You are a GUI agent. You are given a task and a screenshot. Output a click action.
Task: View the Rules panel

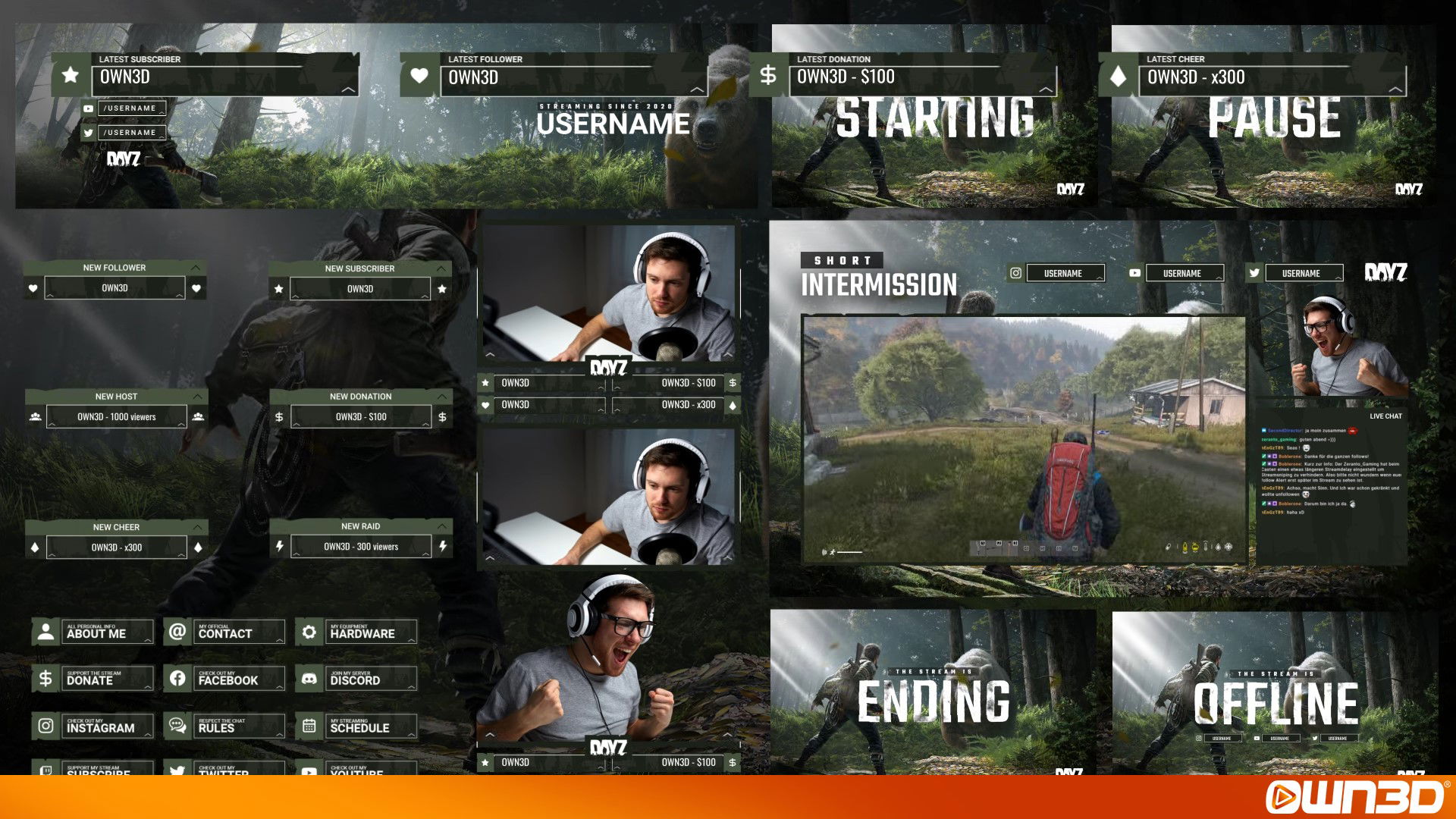(x=225, y=726)
